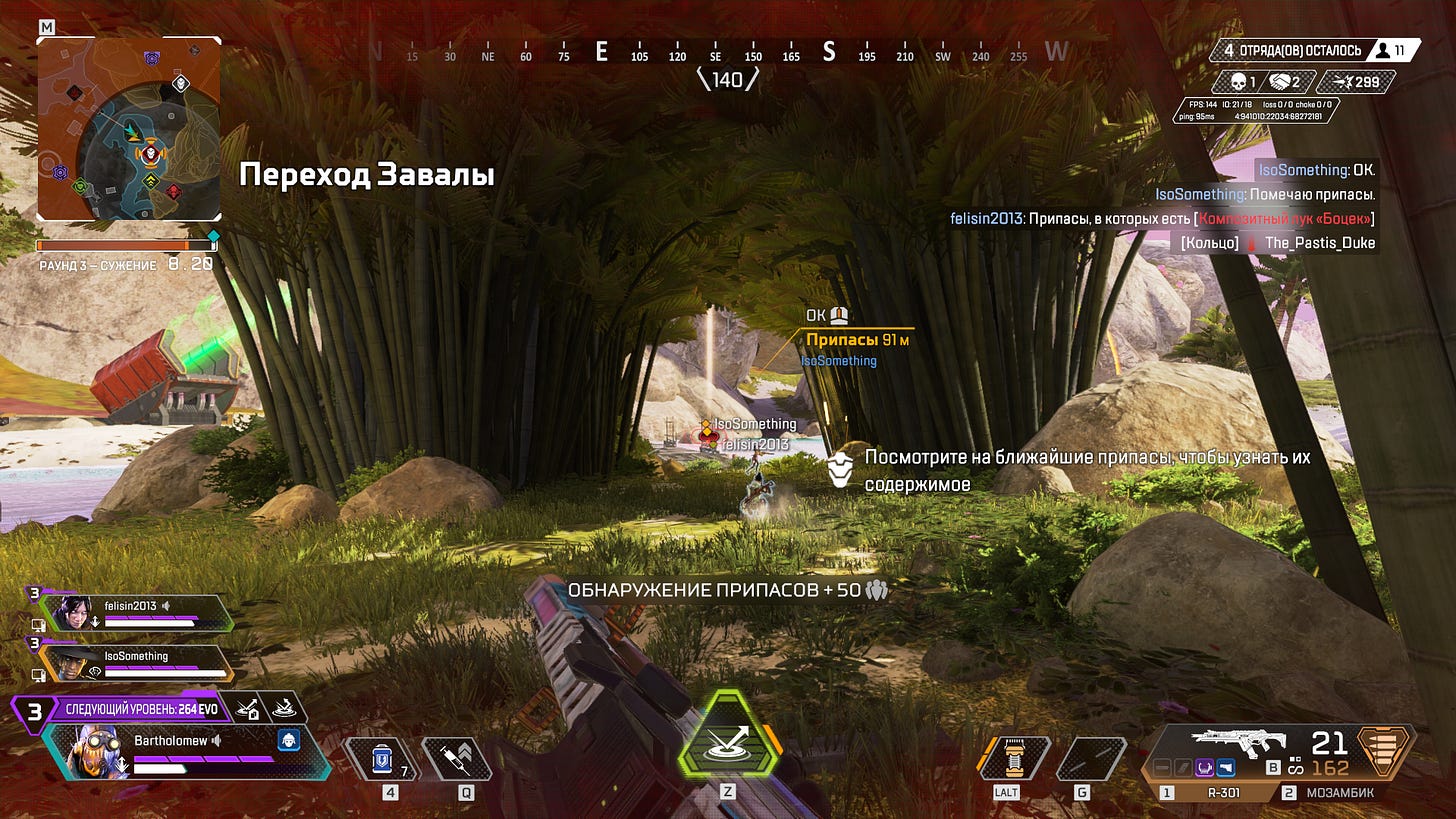1456x819 pixels.
Task: Open the minimap in the corner
Action: 129,128
